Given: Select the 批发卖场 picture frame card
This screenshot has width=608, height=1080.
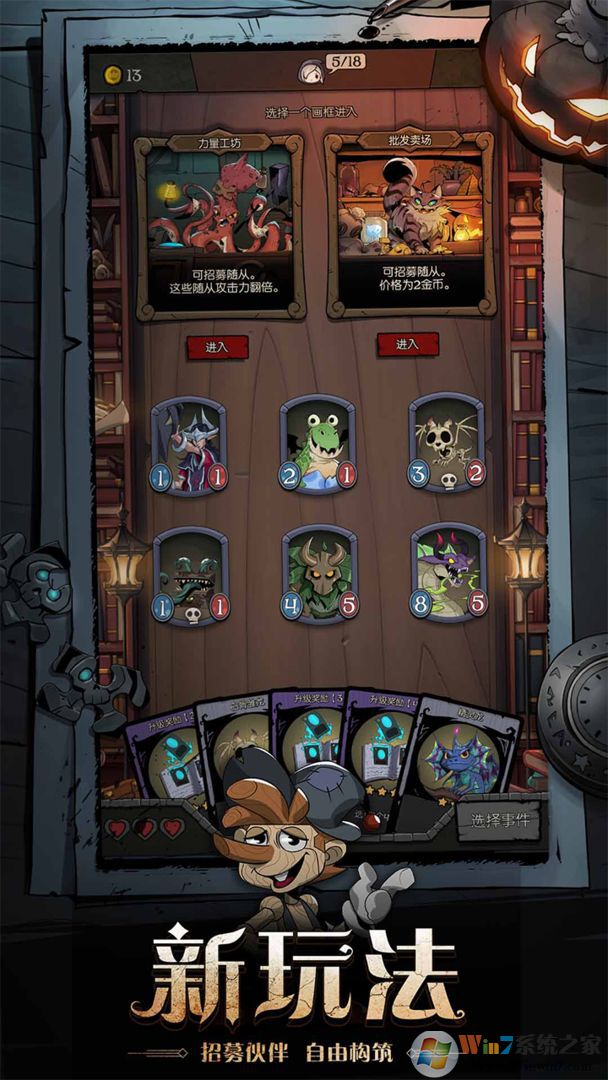Looking at the screenshot, I should pyautogui.click(x=409, y=226).
